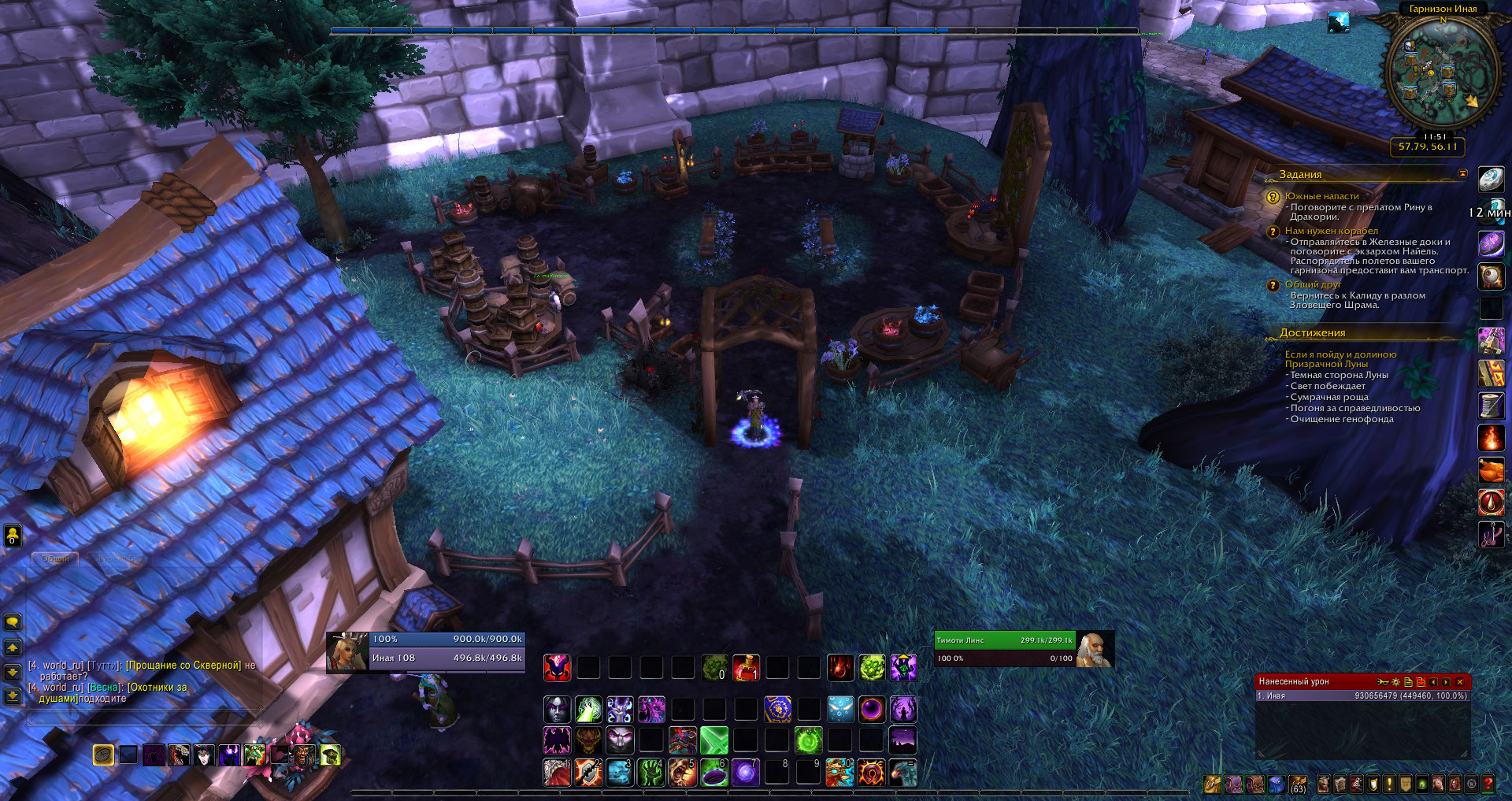Open the red question mark help button
1512x801 pixels.
[x=1488, y=784]
